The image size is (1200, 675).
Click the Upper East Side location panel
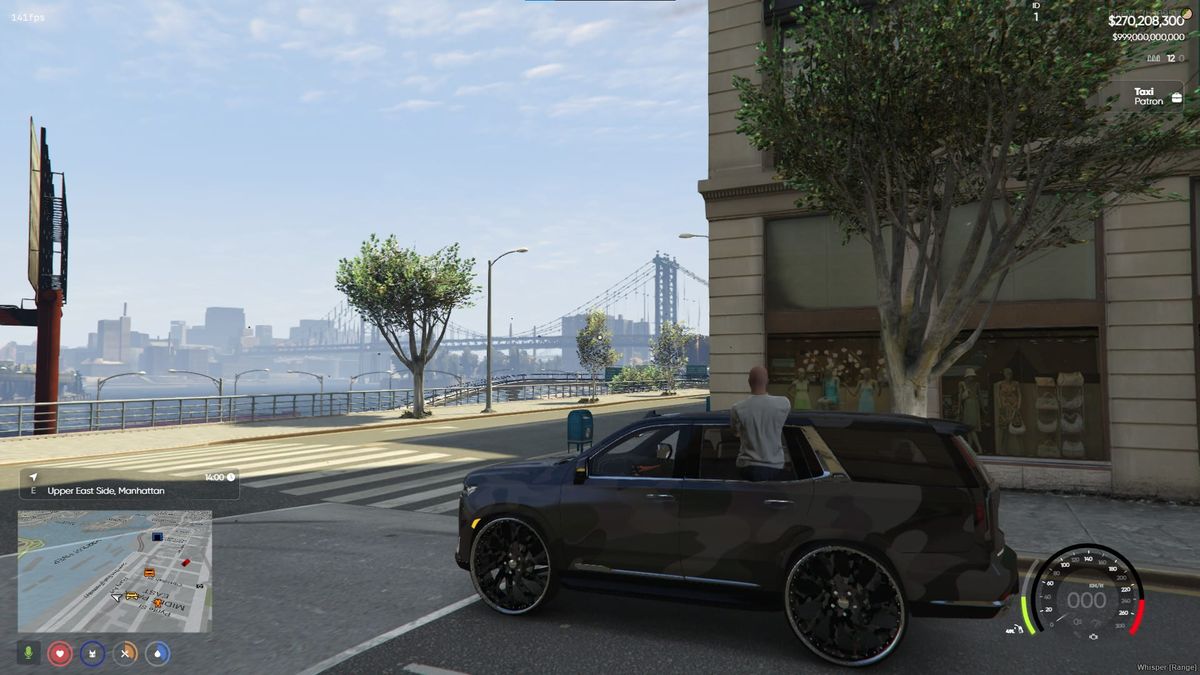129,484
